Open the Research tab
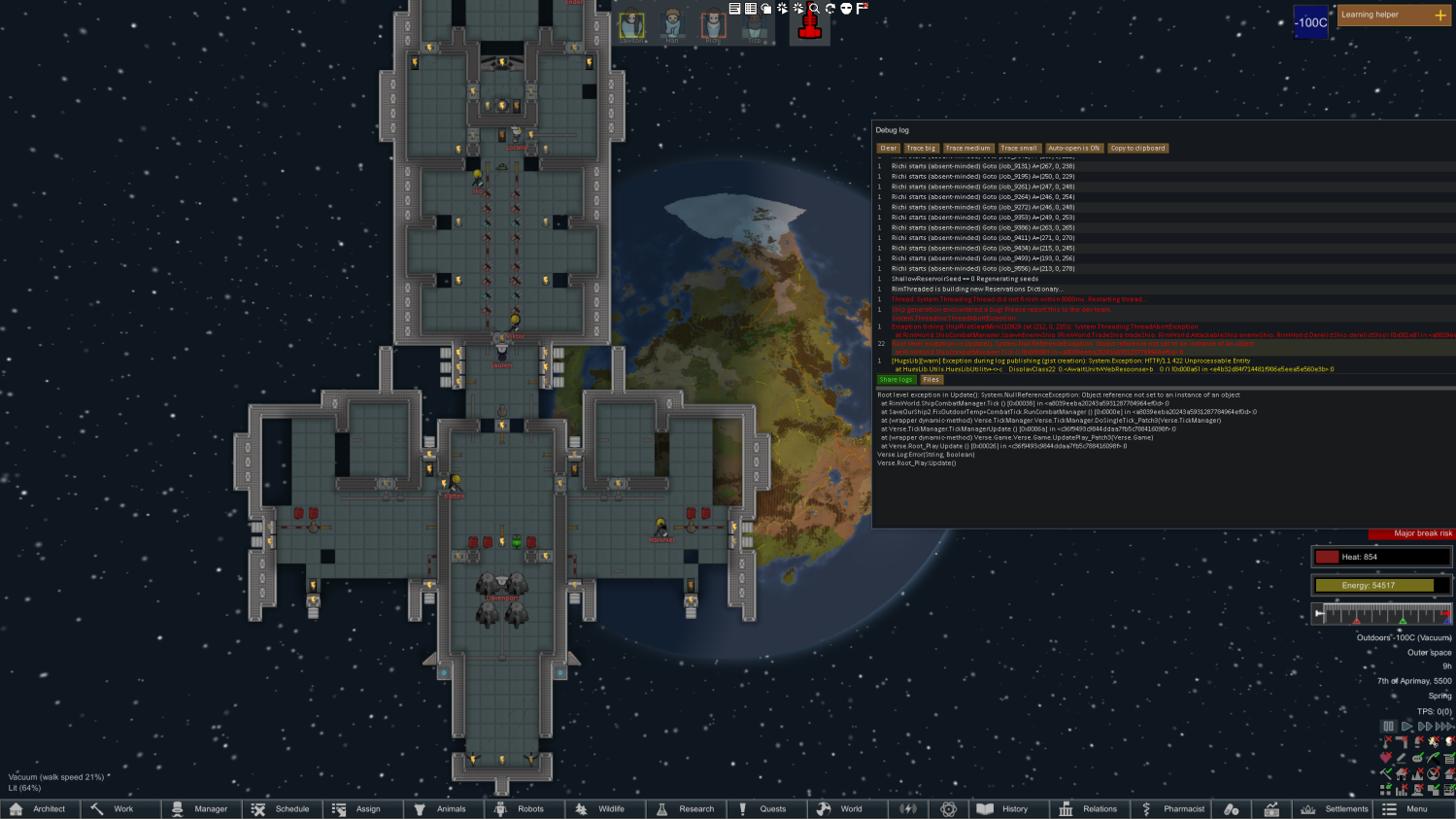This screenshot has width=1456, height=819. coord(687,808)
